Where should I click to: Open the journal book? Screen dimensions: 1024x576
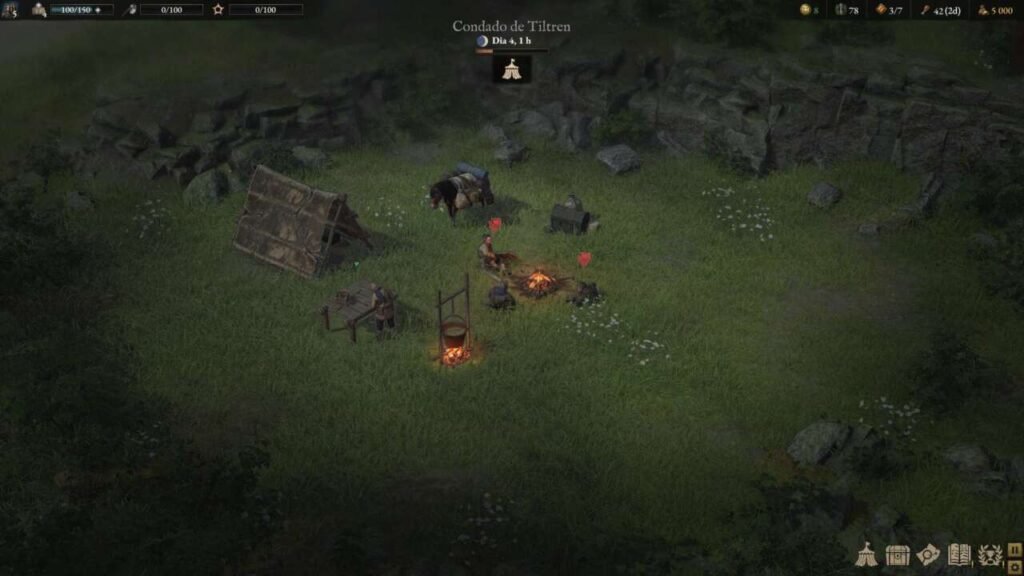(959, 556)
